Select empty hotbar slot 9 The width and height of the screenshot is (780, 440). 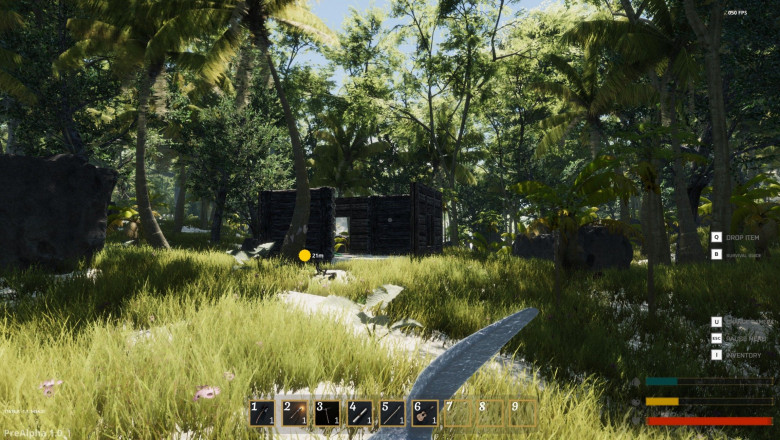tap(522, 413)
